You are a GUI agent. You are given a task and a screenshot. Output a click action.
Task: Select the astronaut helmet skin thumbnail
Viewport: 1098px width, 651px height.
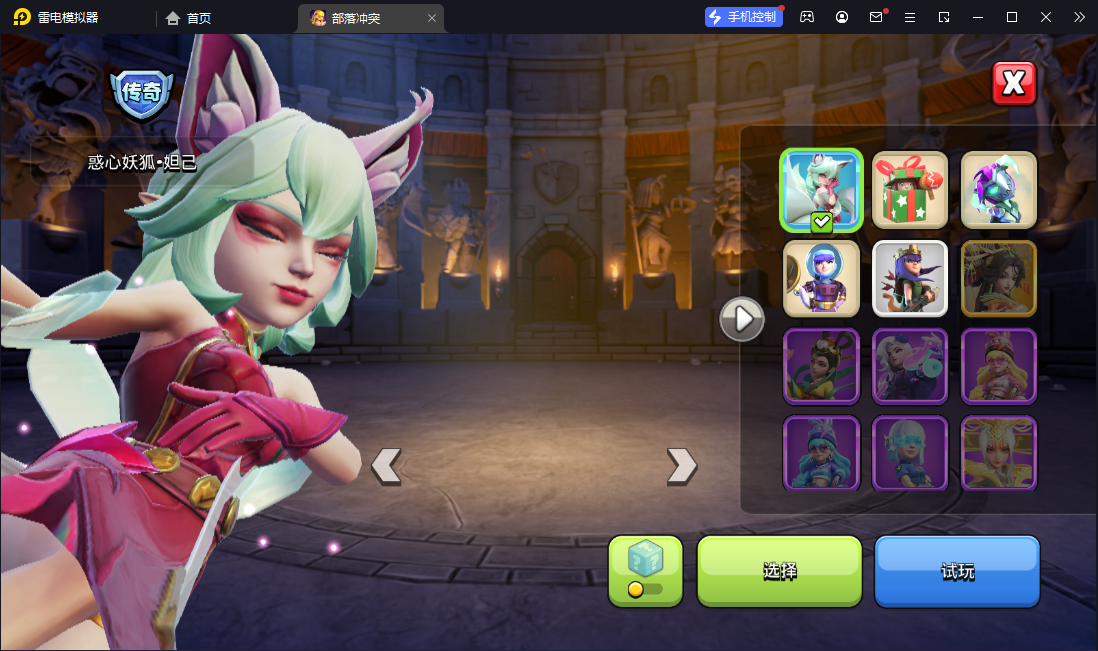point(821,278)
